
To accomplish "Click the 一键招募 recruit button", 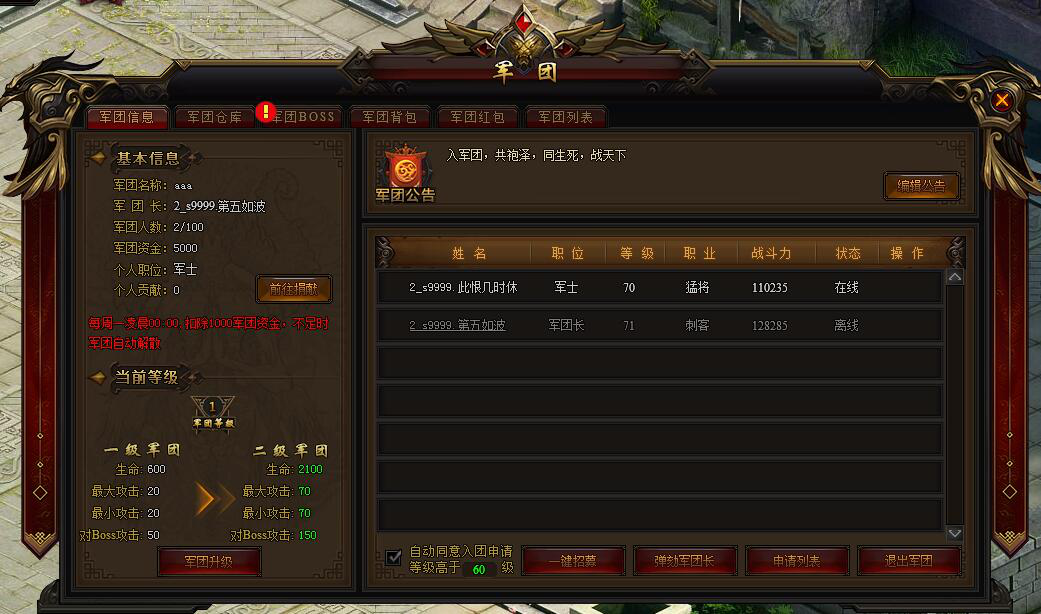I will click(573, 561).
